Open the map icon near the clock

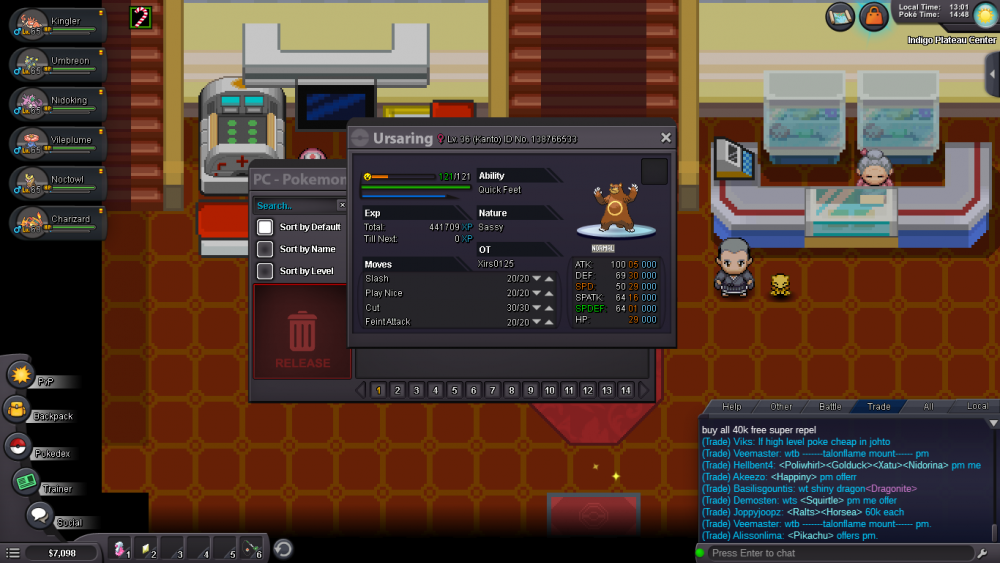(x=840, y=16)
